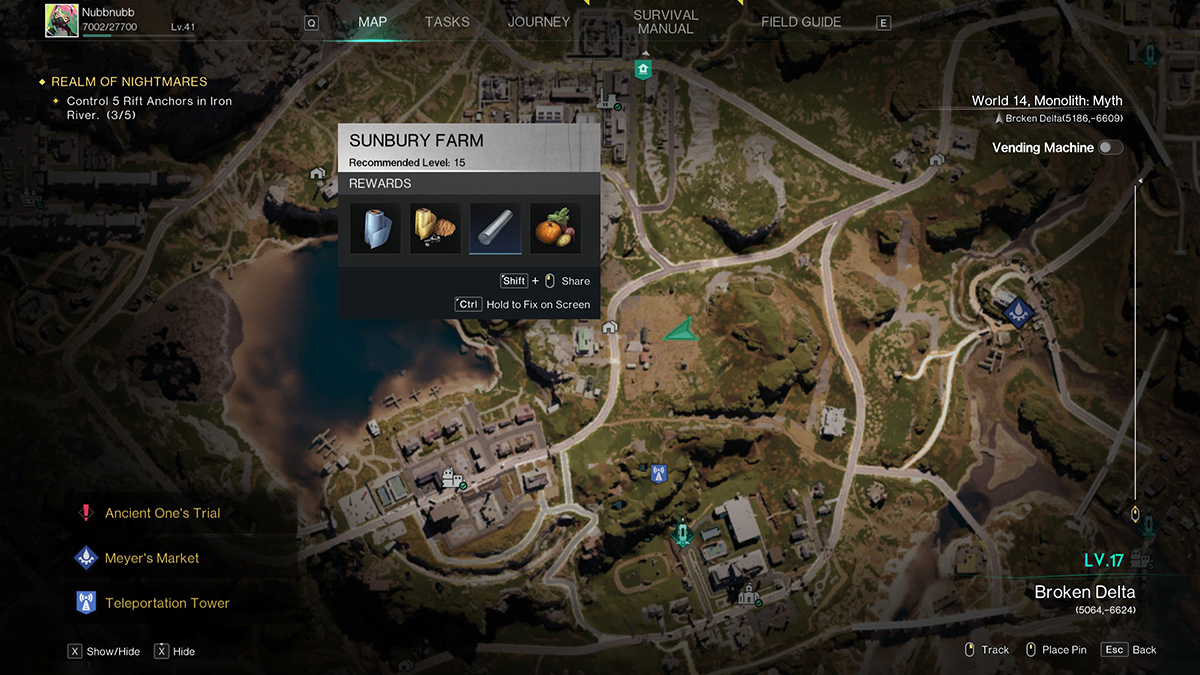This screenshot has width=1200, height=675.
Task: Click the Meyer's Market marker on the map
Action: pyautogui.click(x=1017, y=311)
